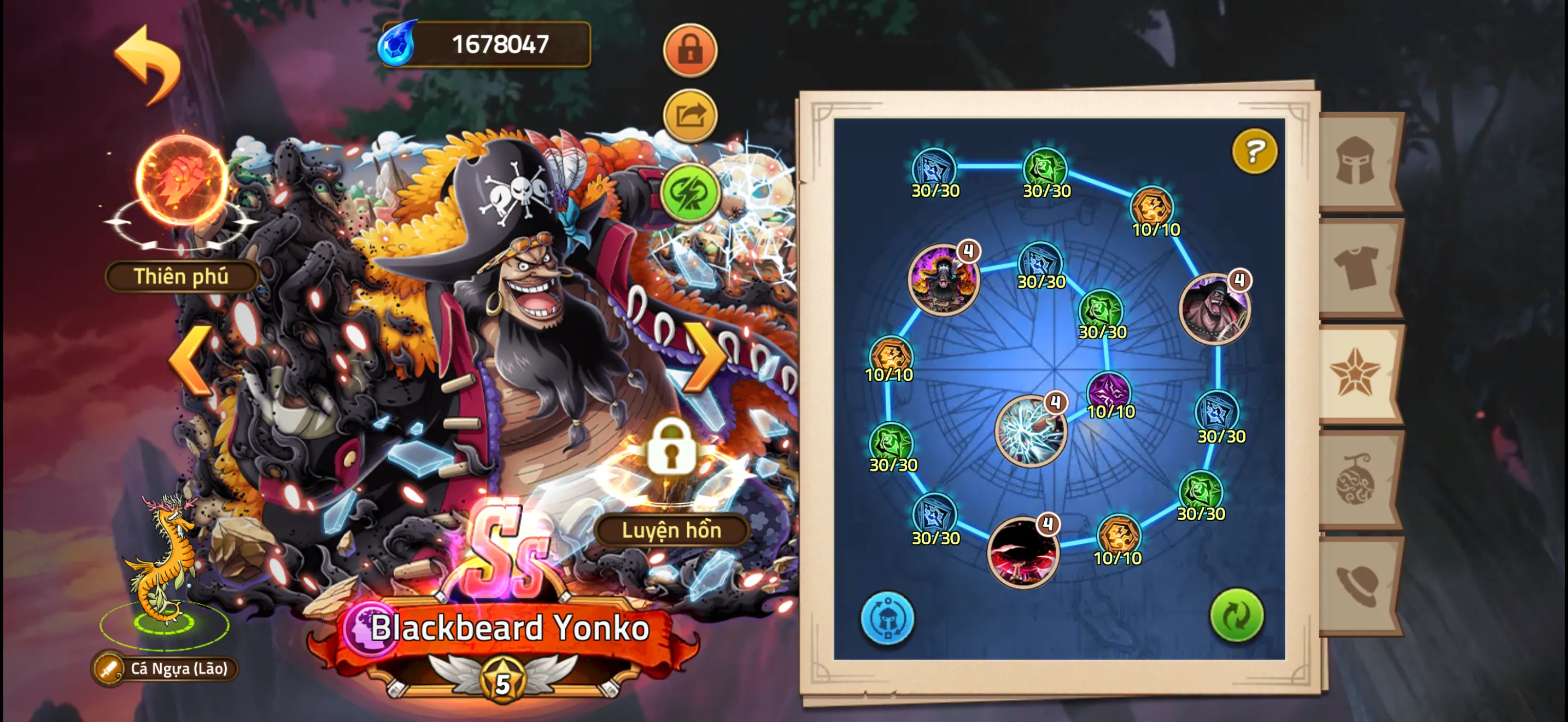The width and height of the screenshot is (1568, 722).
Task: Click the blue helmet reset button
Action: [887, 618]
